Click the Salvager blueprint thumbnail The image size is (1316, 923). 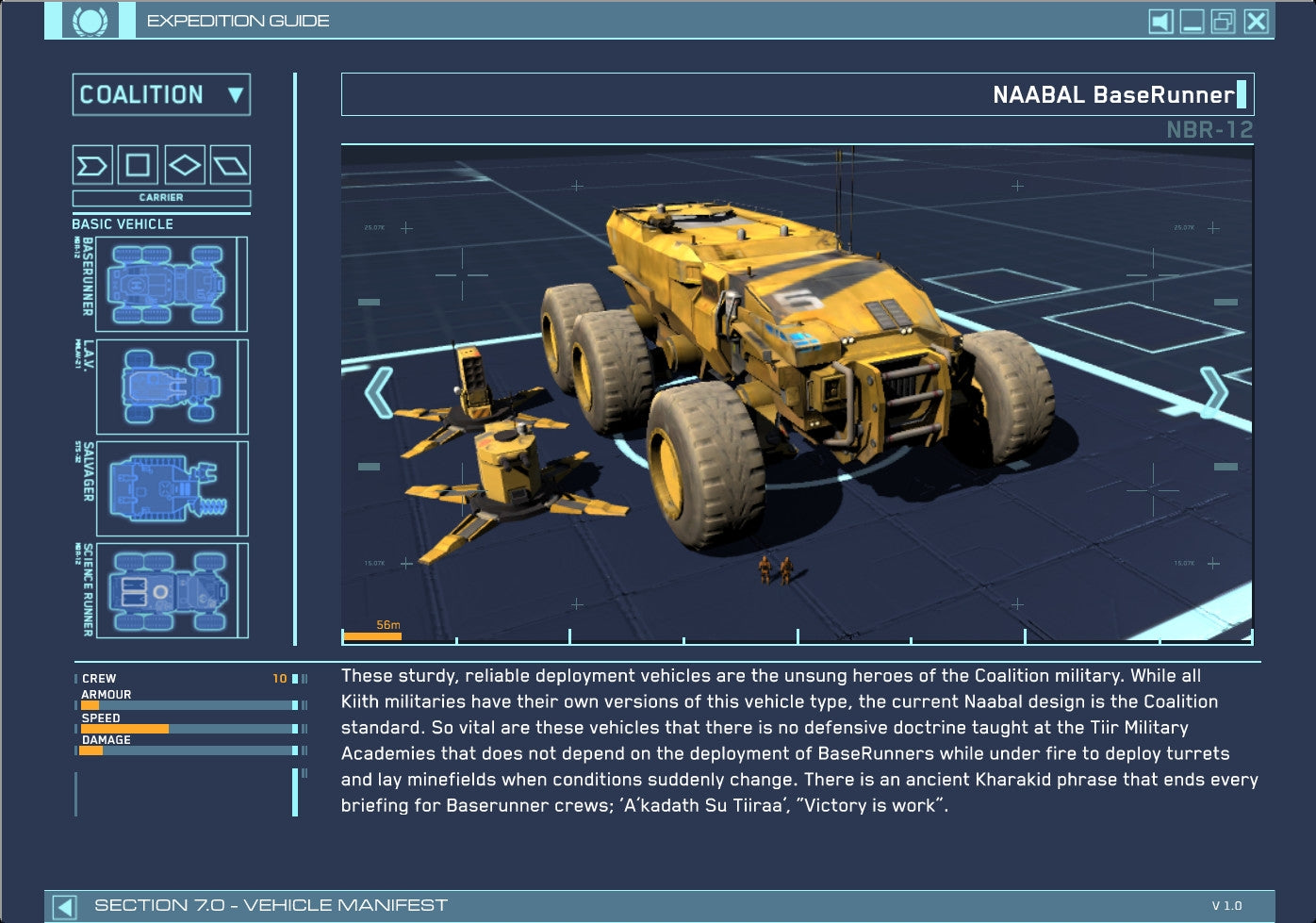[x=170, y=488]
